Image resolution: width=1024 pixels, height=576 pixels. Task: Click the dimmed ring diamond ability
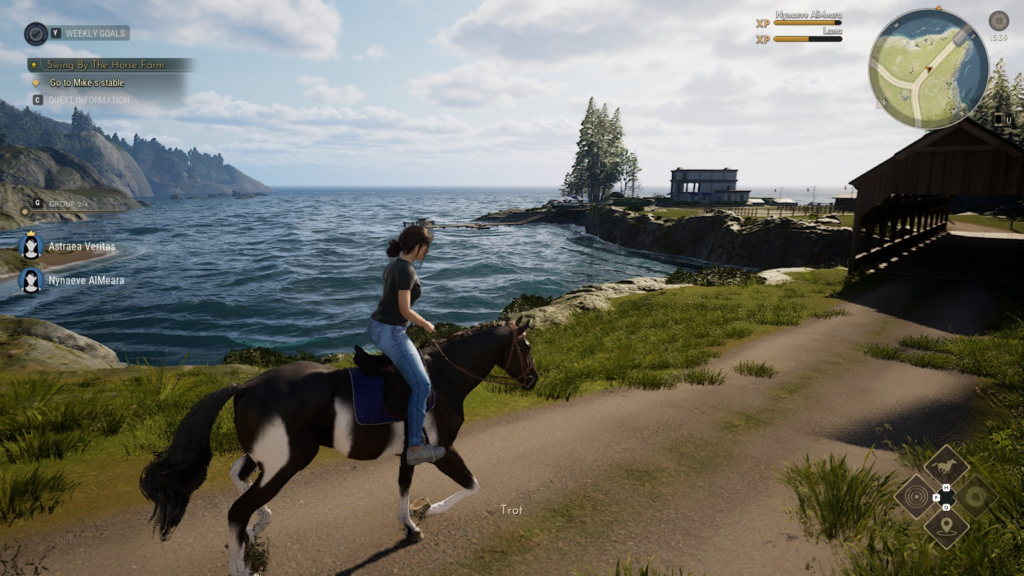click(x=975, y=496)
